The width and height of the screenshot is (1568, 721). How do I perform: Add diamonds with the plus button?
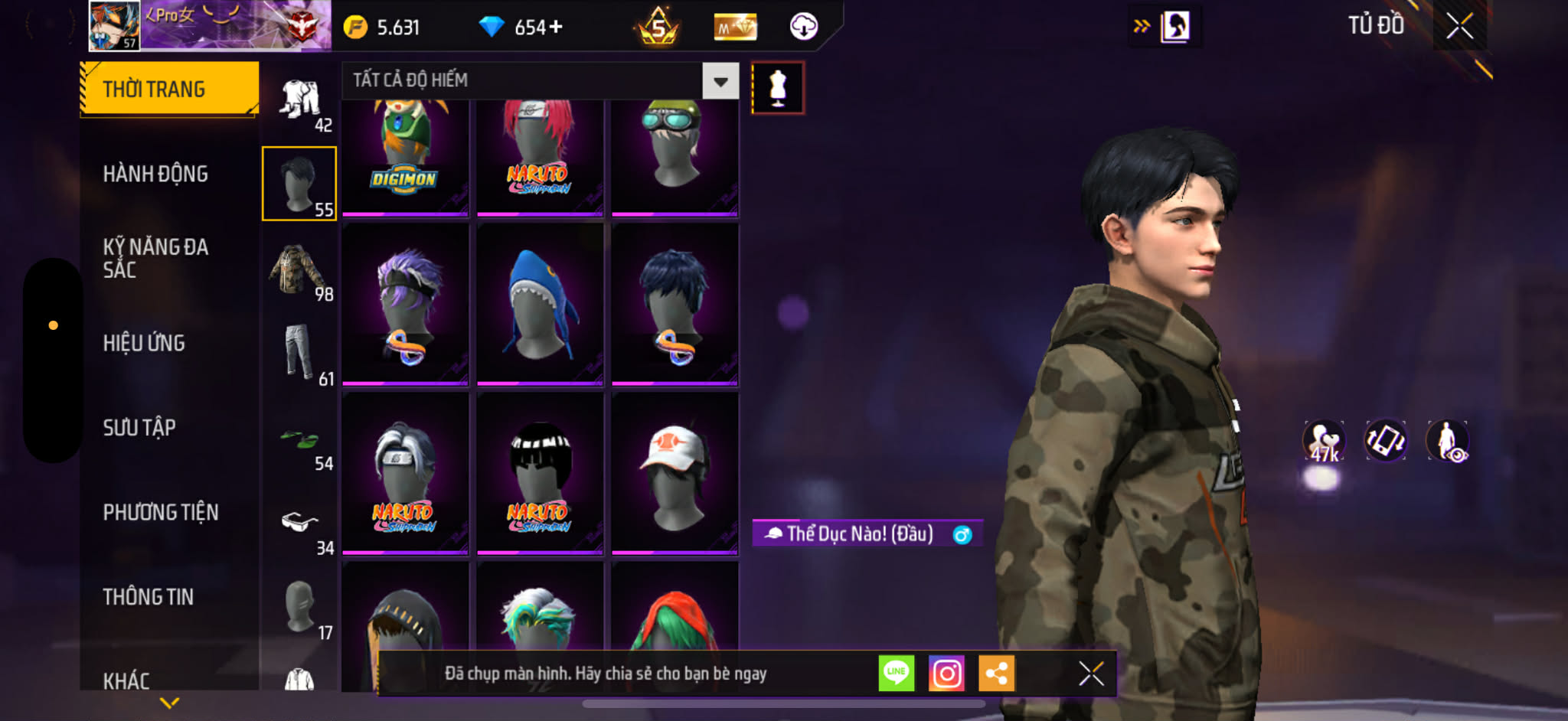(x=556, y=28)
